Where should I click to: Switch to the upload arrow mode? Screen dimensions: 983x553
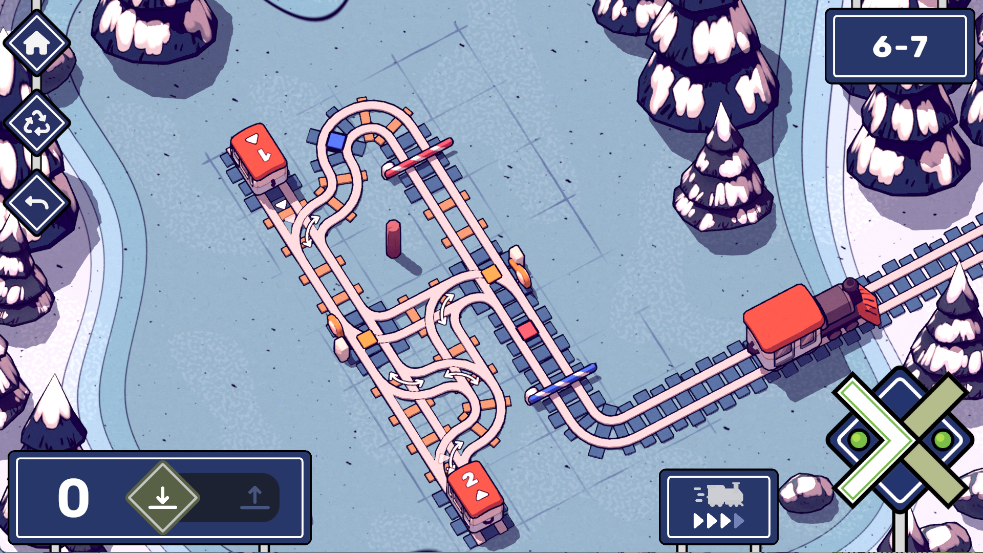point(253,497)
